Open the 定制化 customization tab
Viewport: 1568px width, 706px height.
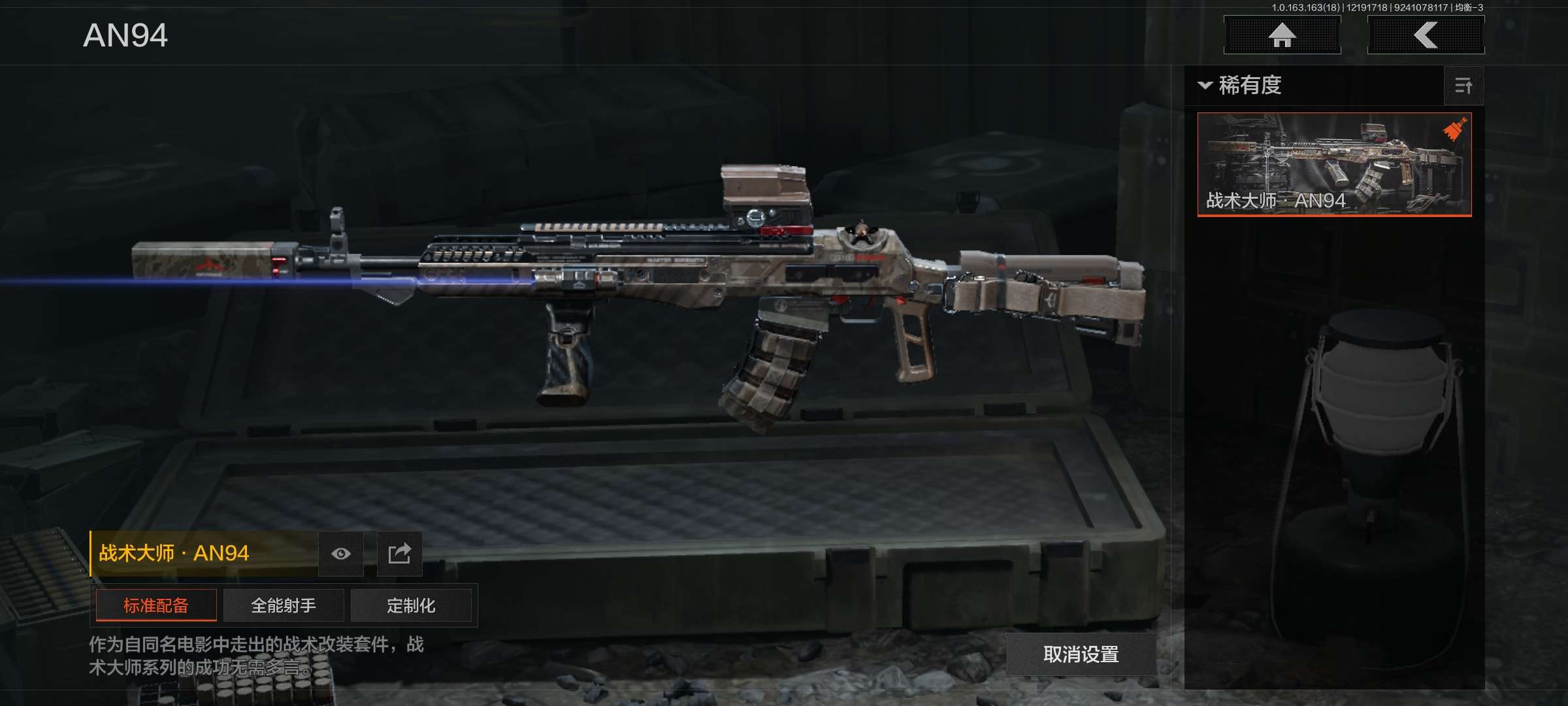tap(411, 605)
